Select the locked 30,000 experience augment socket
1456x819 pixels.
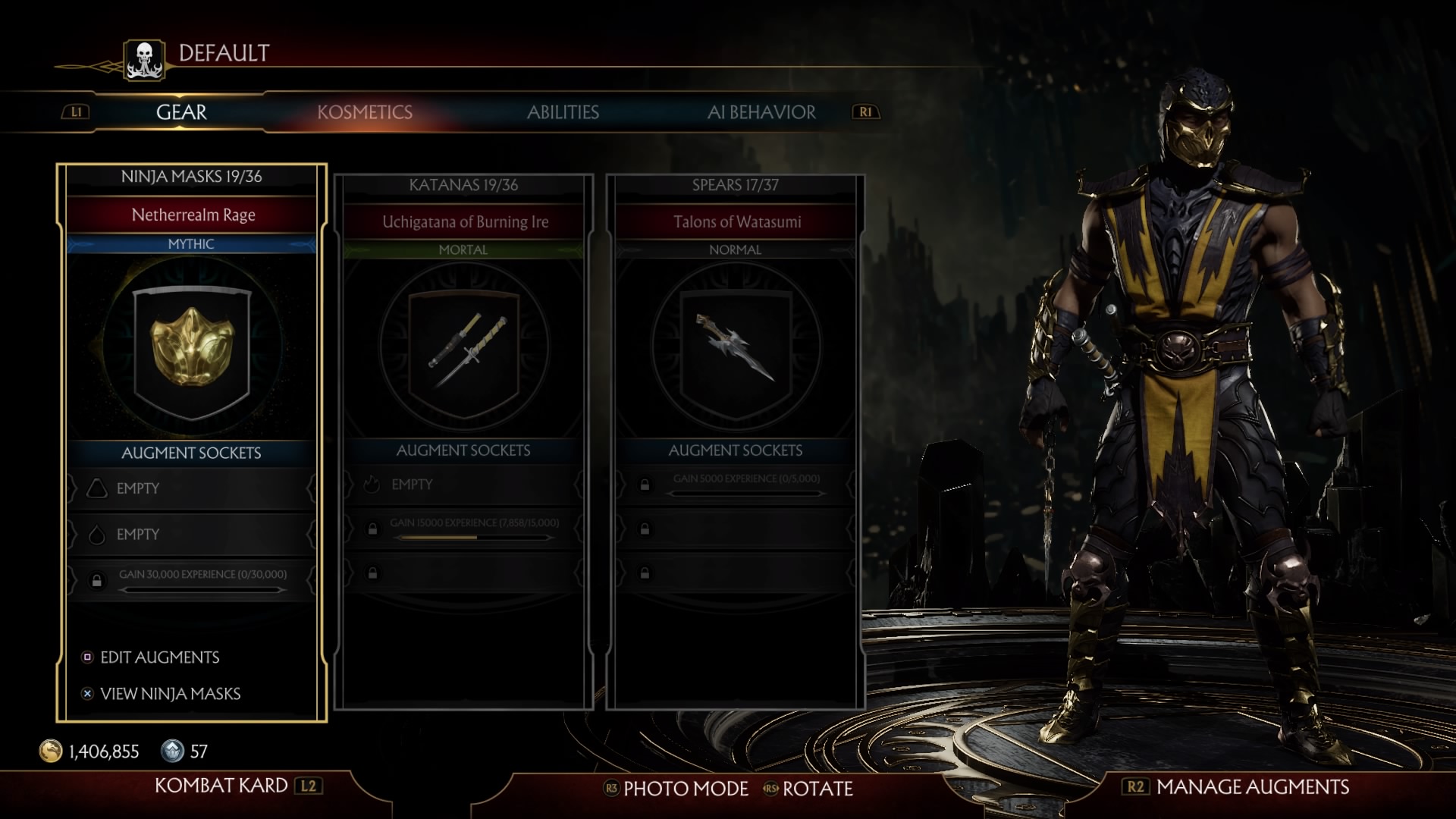192,580
